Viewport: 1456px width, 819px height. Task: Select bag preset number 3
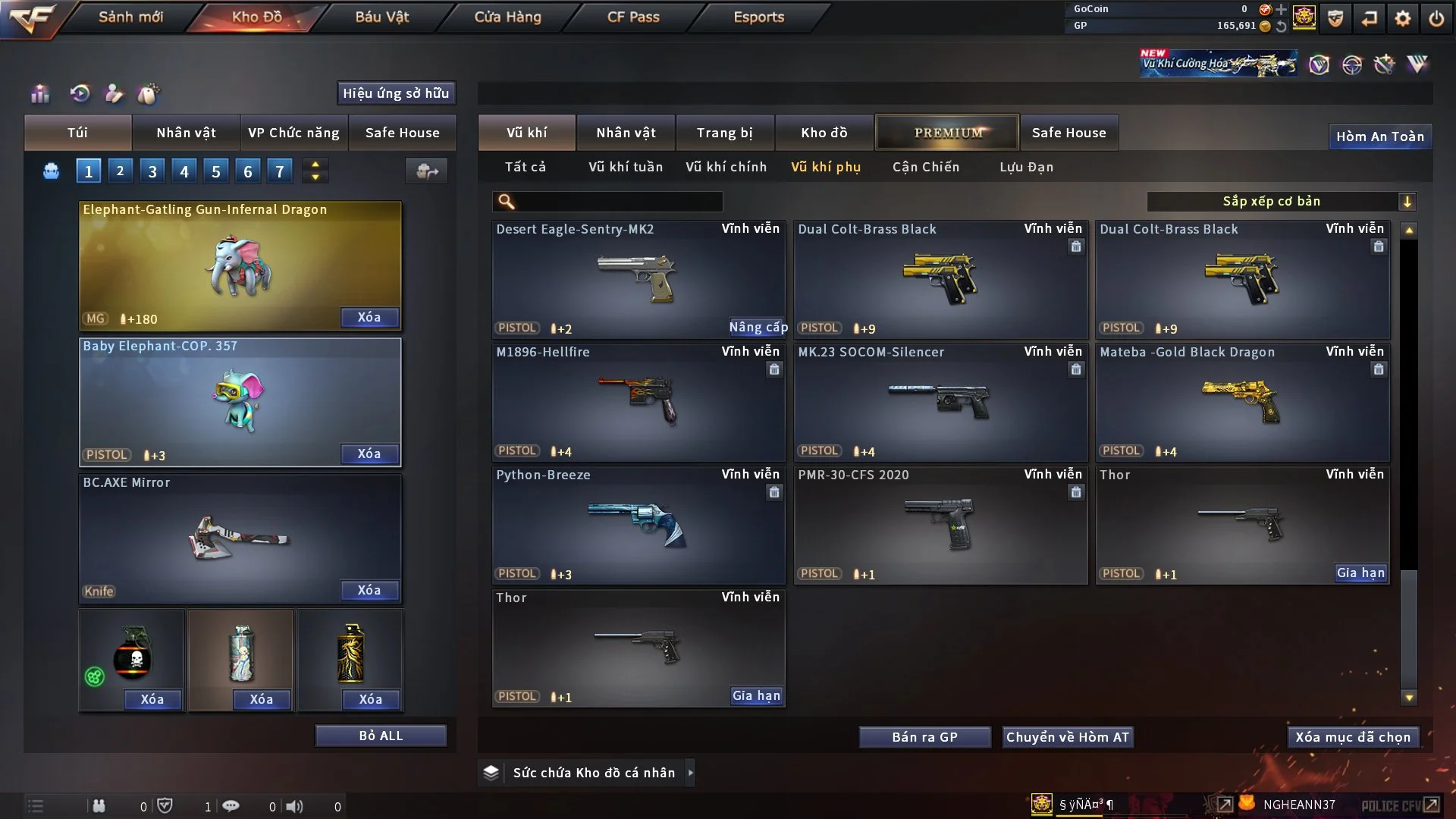pyautogui.click(x=152, y=171)
